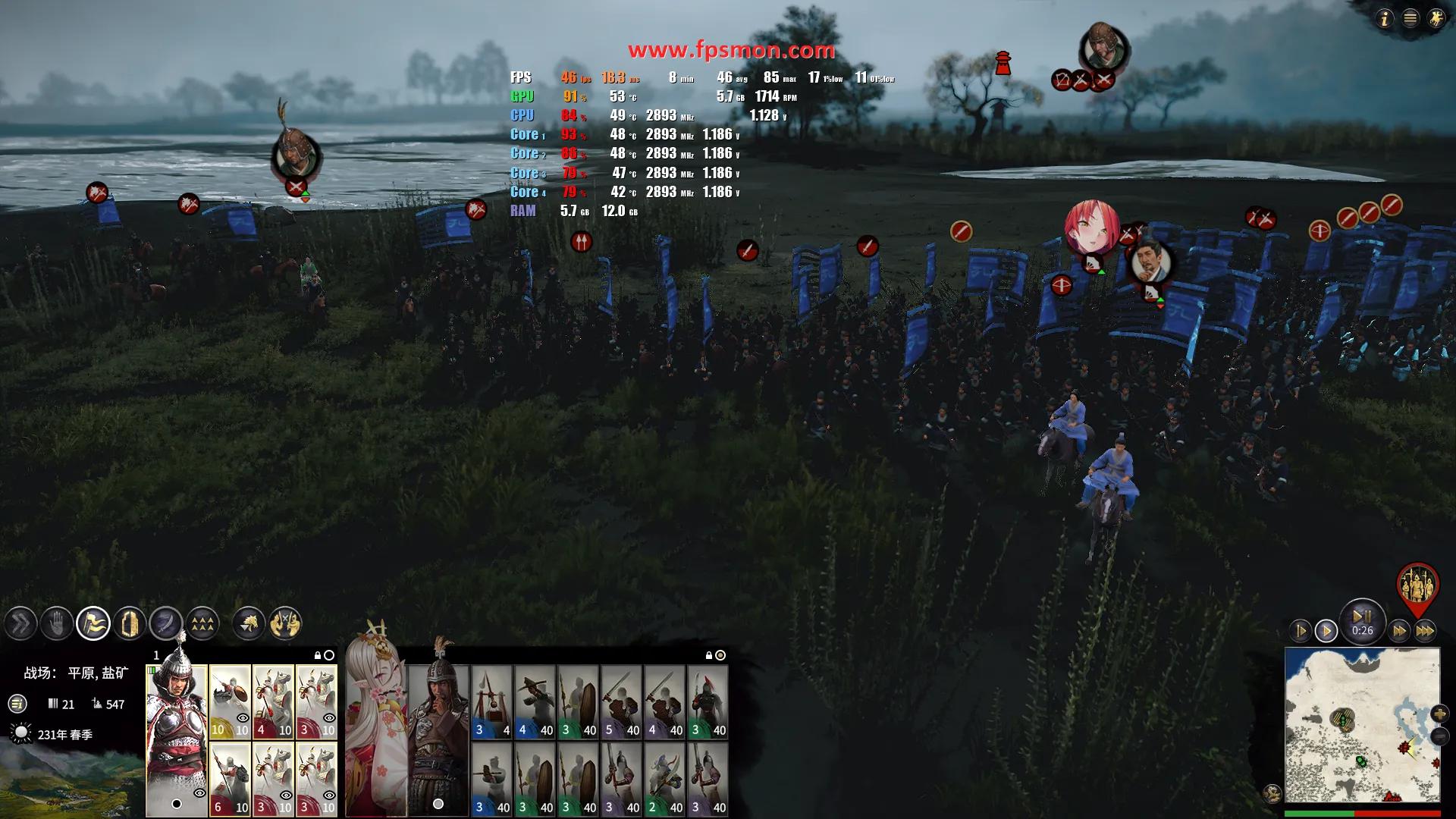Select the red-haired anime hero portrait marker

[1090, 226]
